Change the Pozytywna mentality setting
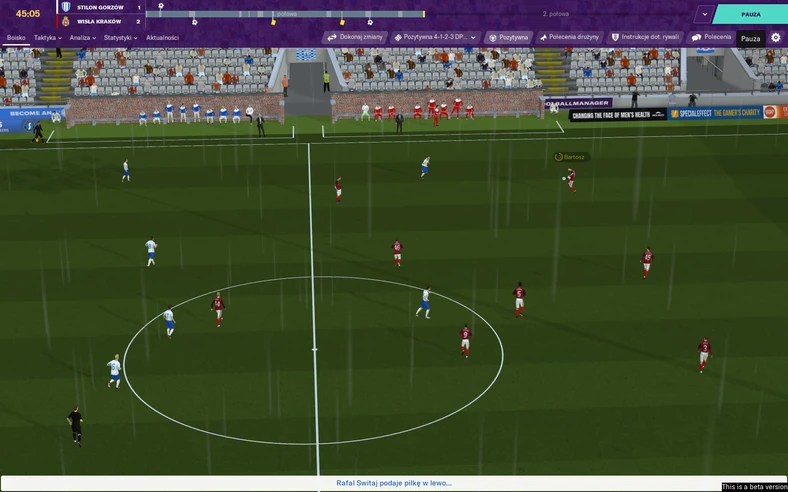Image resolution: width=788 pixels, height=492 pixels. (x=509, y=37)
